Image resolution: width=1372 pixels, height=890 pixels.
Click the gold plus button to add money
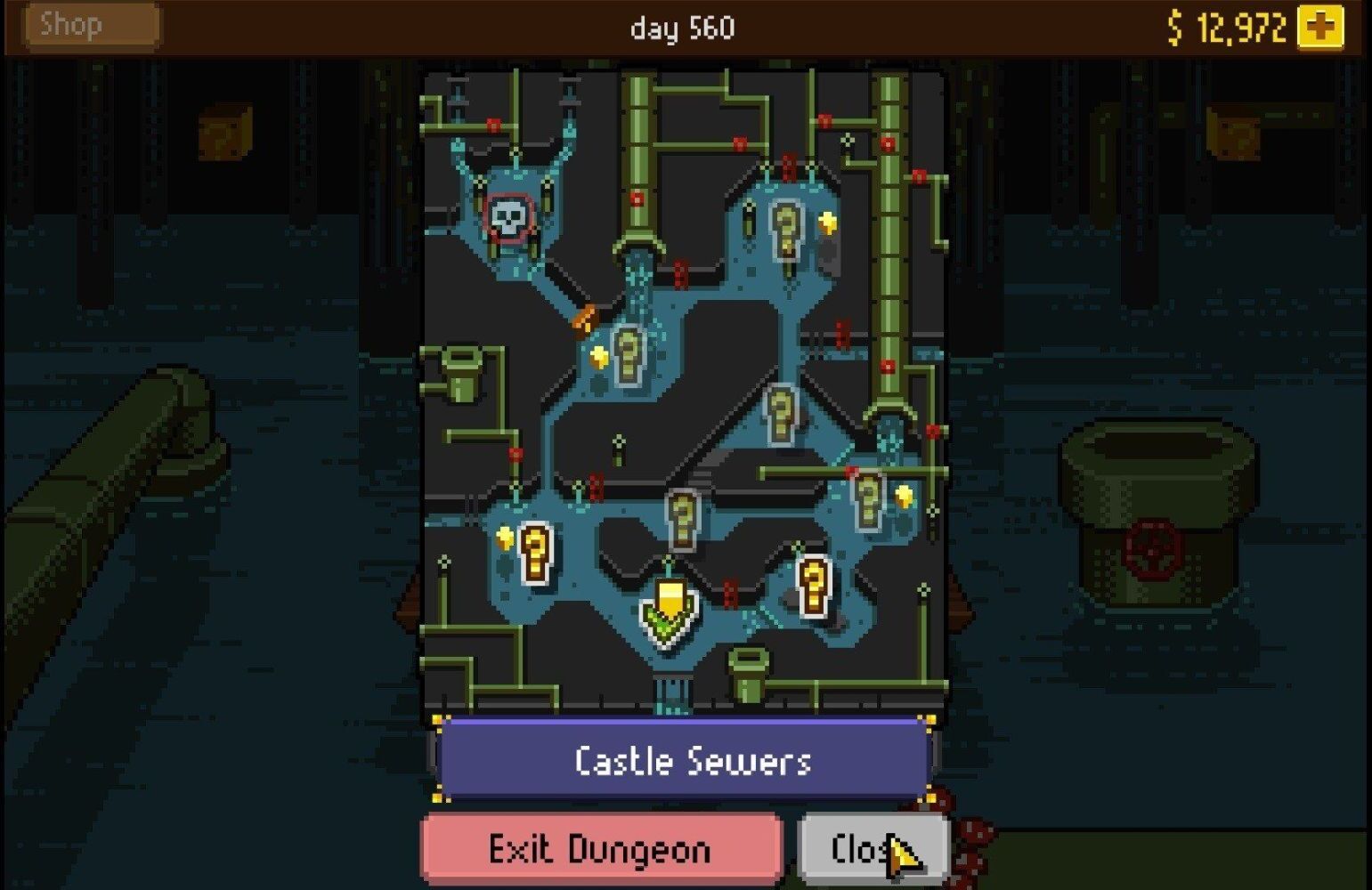pos(1320,27)
